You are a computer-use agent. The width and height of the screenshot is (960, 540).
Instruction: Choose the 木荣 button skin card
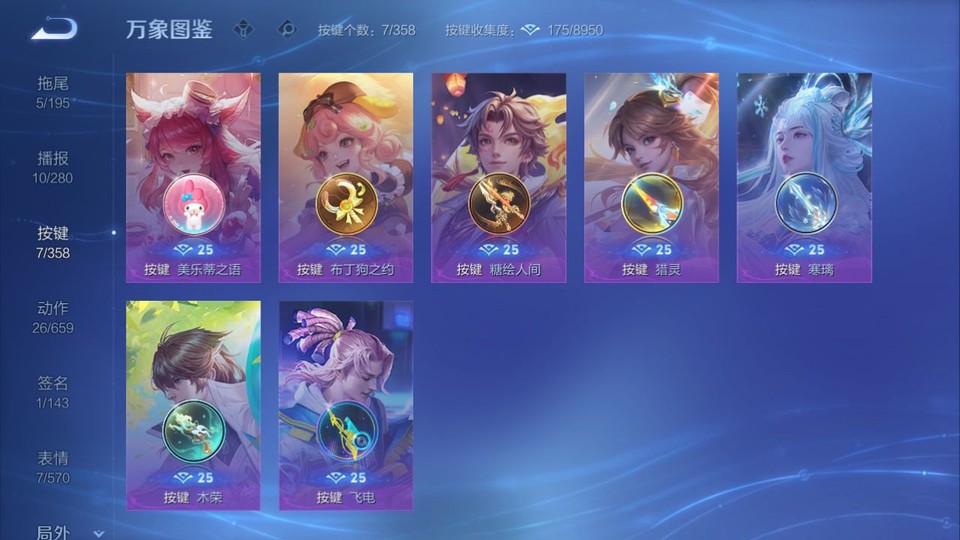tap(193, 405)
